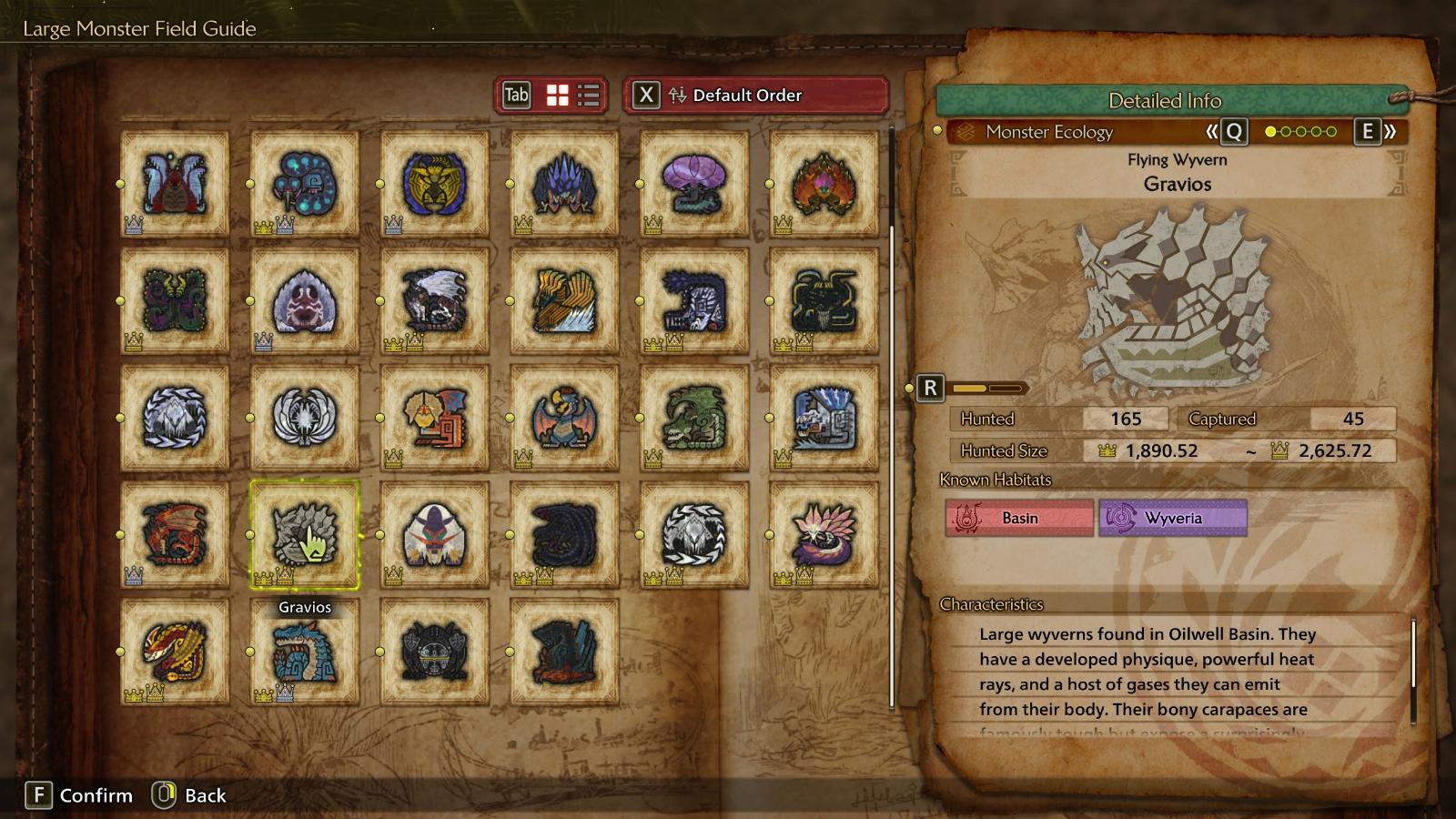Choose the red Rathalos monster tile
This screenshot has width=1456, height=819.
(175, 534)
